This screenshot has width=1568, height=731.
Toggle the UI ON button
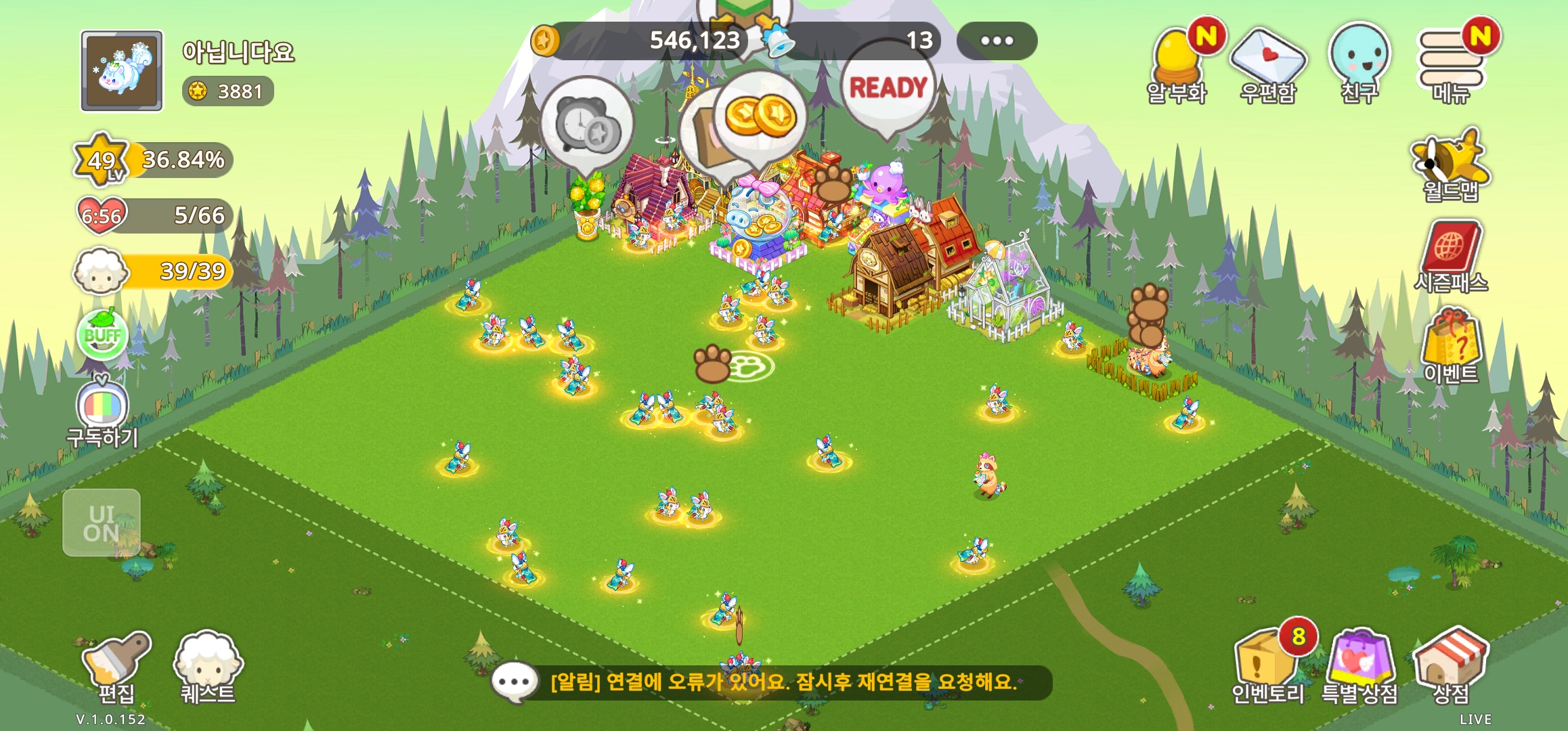(x=102, y=523)
